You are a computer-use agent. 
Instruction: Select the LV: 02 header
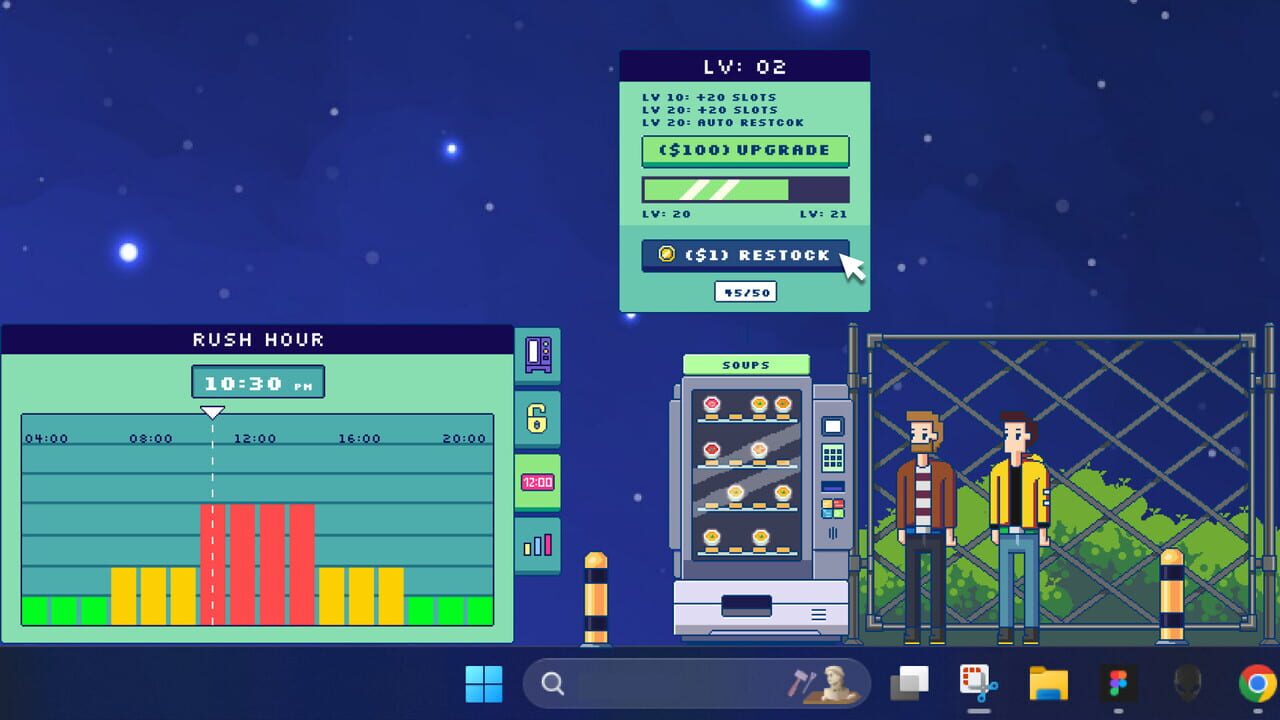pos(744,66)
